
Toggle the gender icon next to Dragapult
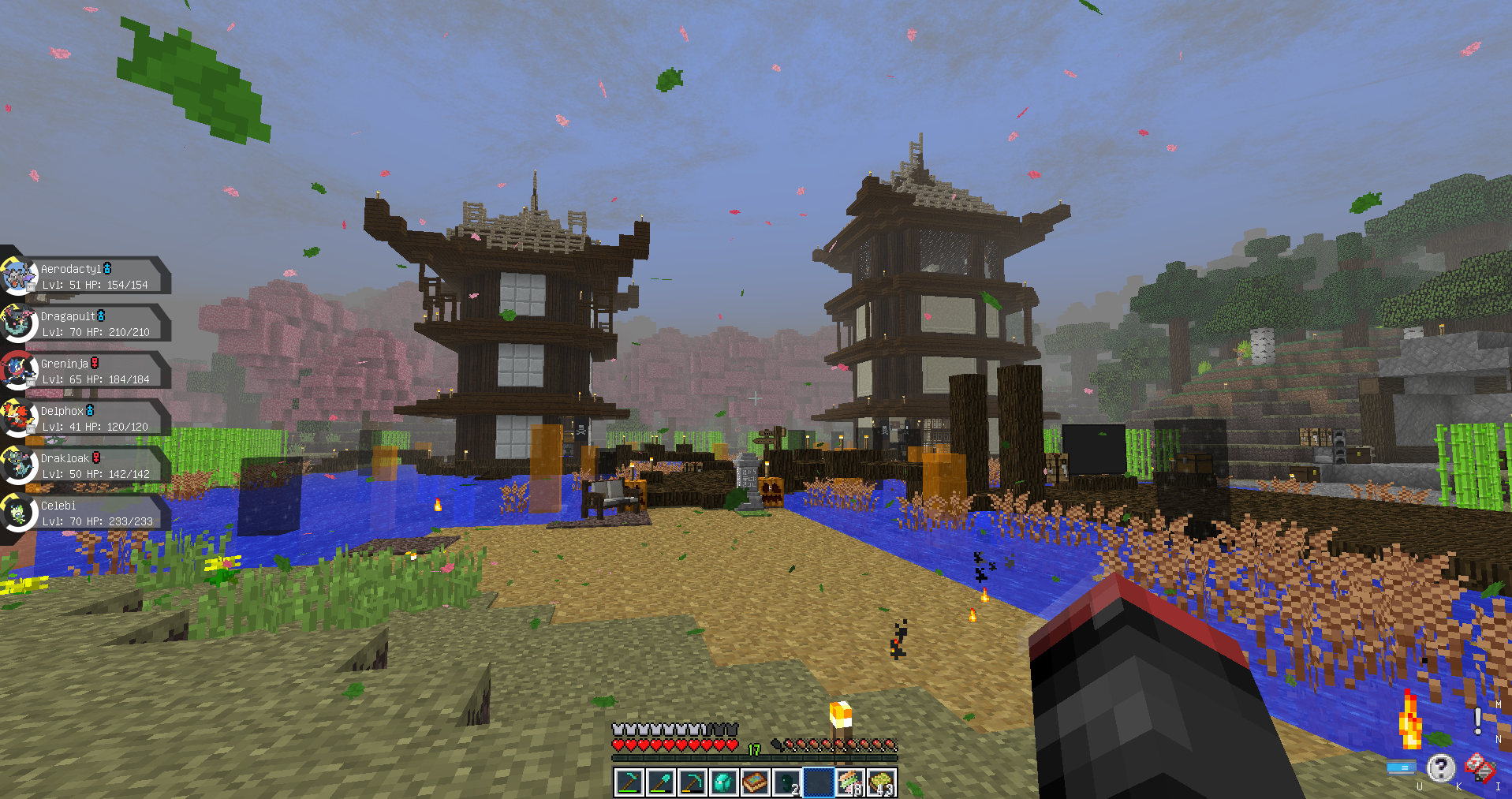(x=101, y=315)
